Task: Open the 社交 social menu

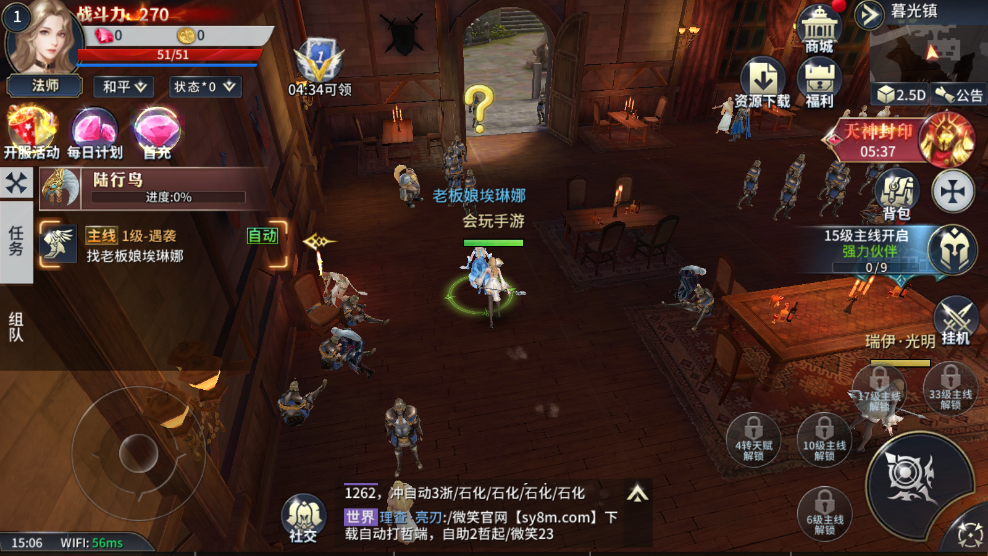Action: 302,517
